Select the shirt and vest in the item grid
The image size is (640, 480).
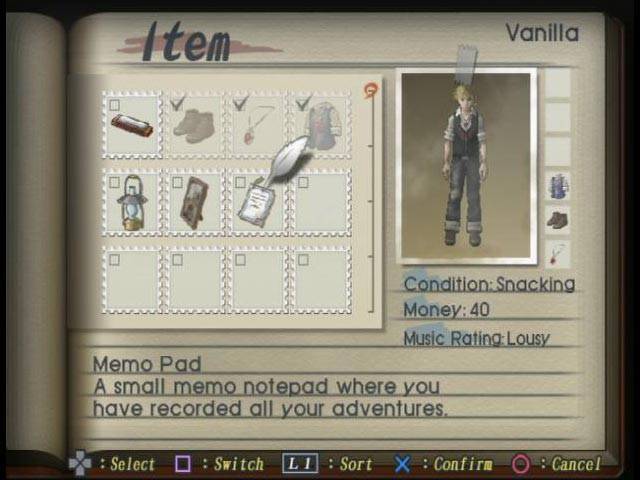(x=320, y=125)
